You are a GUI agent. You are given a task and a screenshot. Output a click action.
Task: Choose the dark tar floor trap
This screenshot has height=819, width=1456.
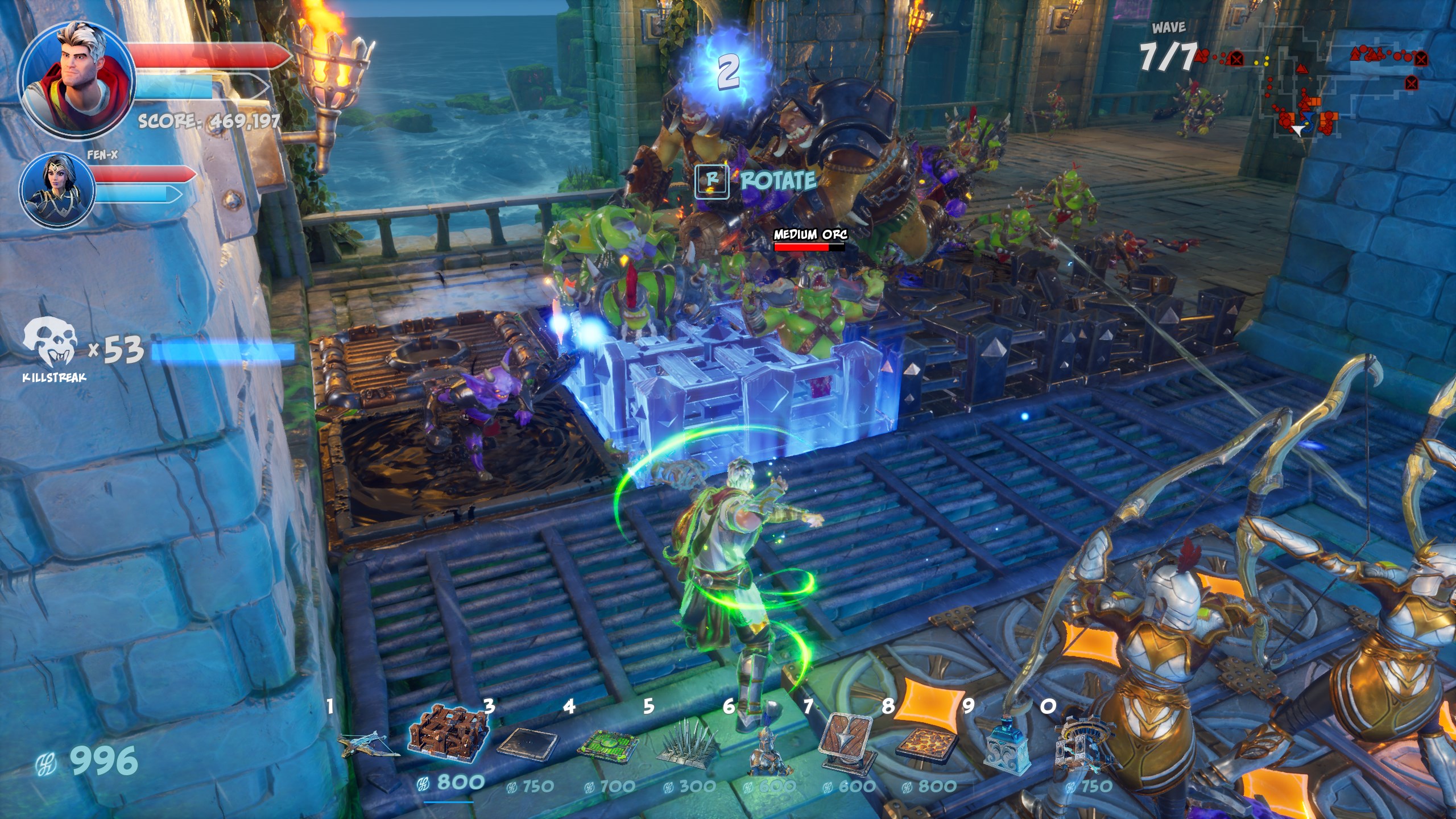pyautogui.click(x=527, y=742)
